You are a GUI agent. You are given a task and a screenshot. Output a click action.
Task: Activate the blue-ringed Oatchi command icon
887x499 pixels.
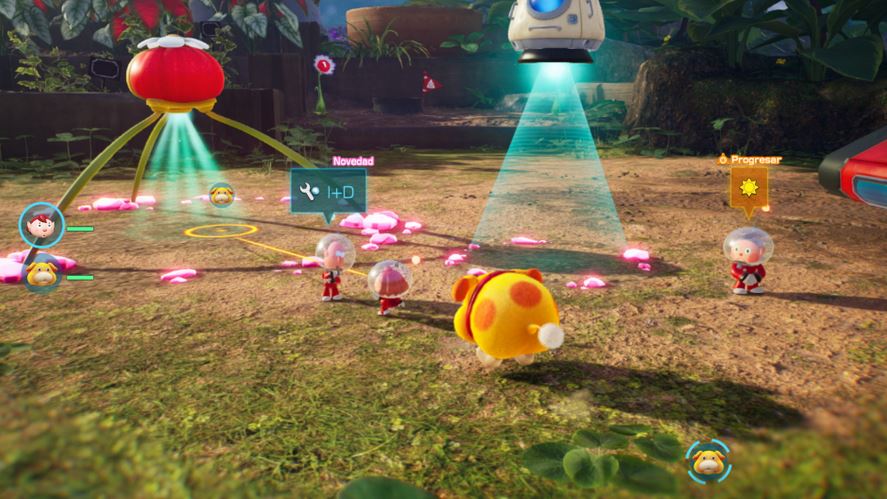[708, 461]
